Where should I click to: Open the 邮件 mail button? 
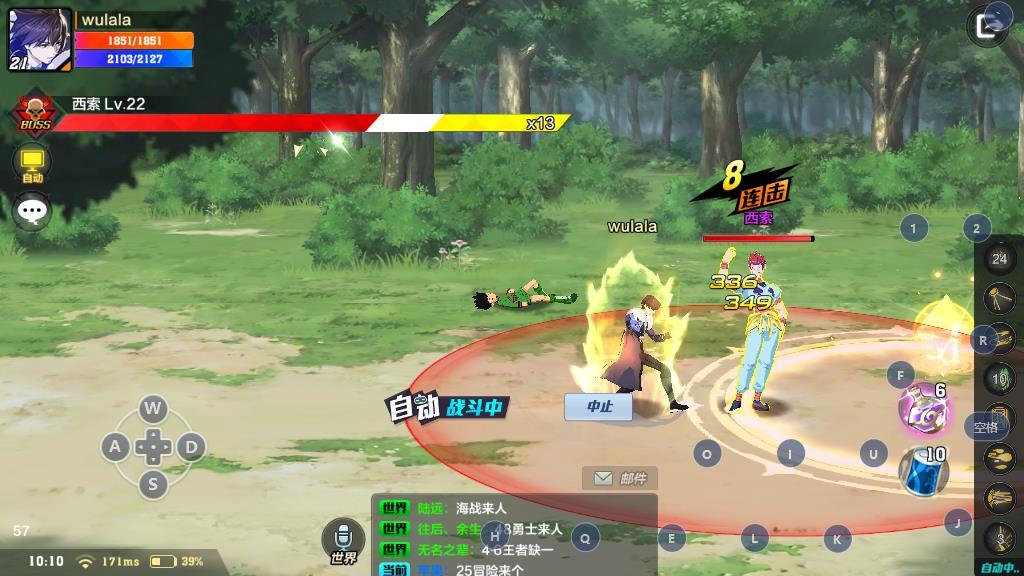(x=620, y=478)
